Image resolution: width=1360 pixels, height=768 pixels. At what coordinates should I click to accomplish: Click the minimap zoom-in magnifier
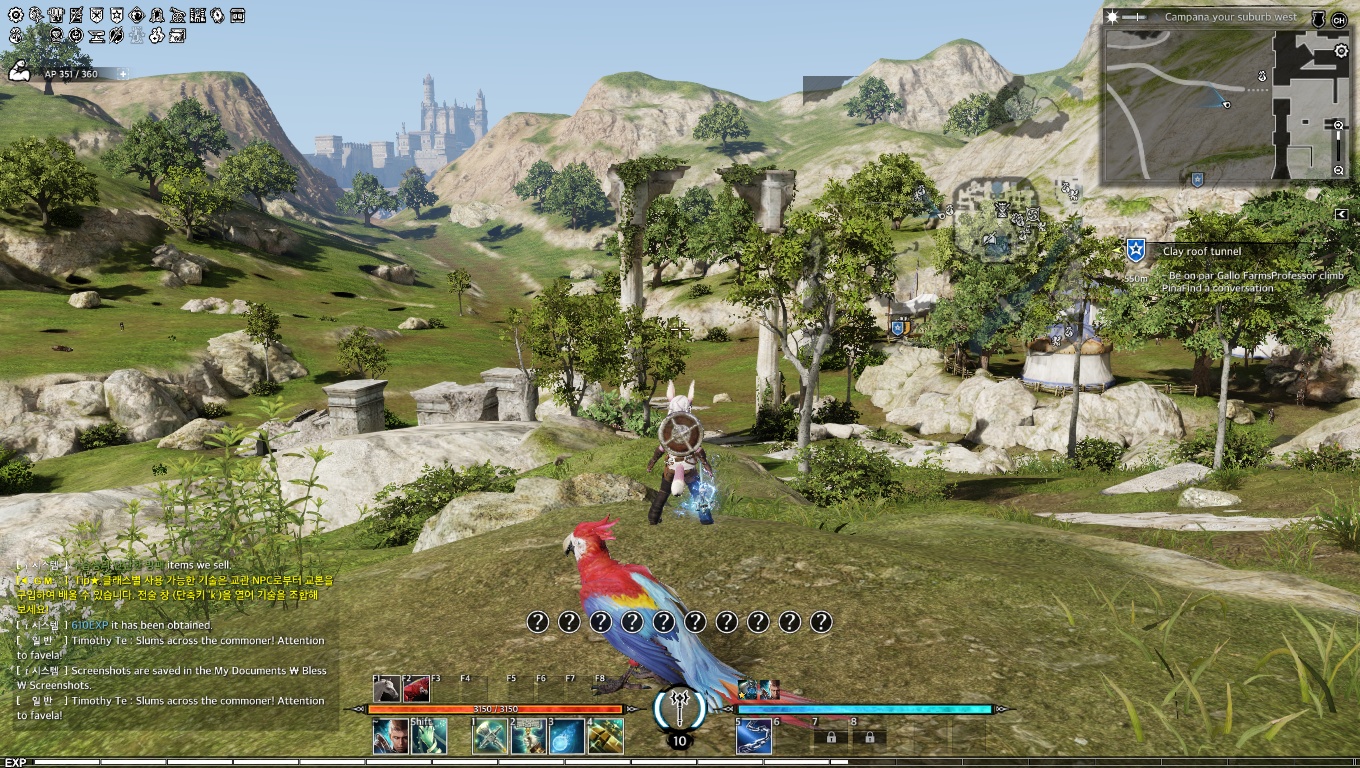tap(1339, 125)
